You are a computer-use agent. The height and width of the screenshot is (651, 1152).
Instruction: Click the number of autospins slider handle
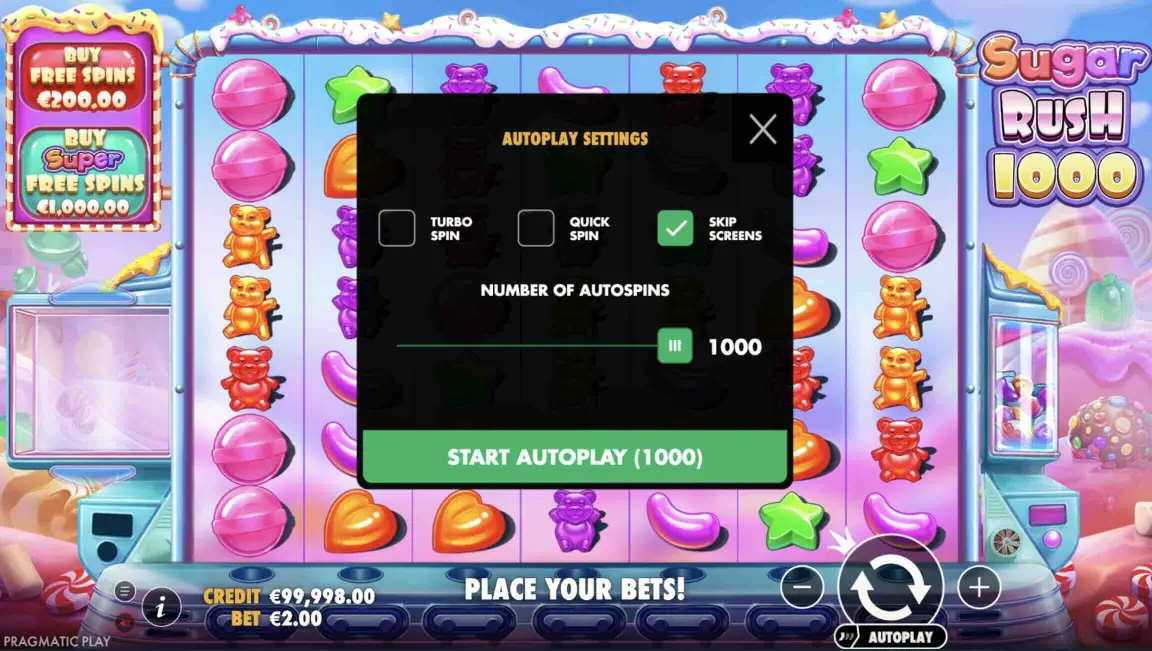pyautogui.click(x=675, y=346)
